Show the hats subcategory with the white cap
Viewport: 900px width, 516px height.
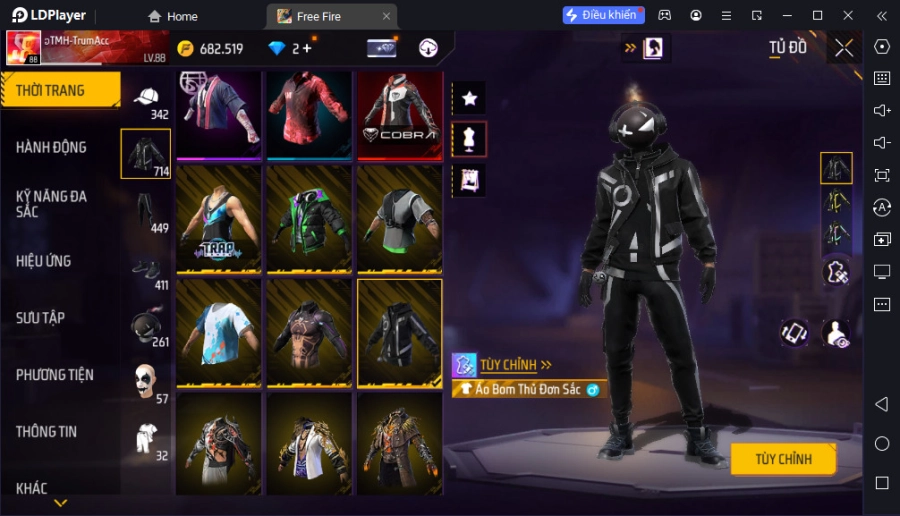click(x=146, y=96)
